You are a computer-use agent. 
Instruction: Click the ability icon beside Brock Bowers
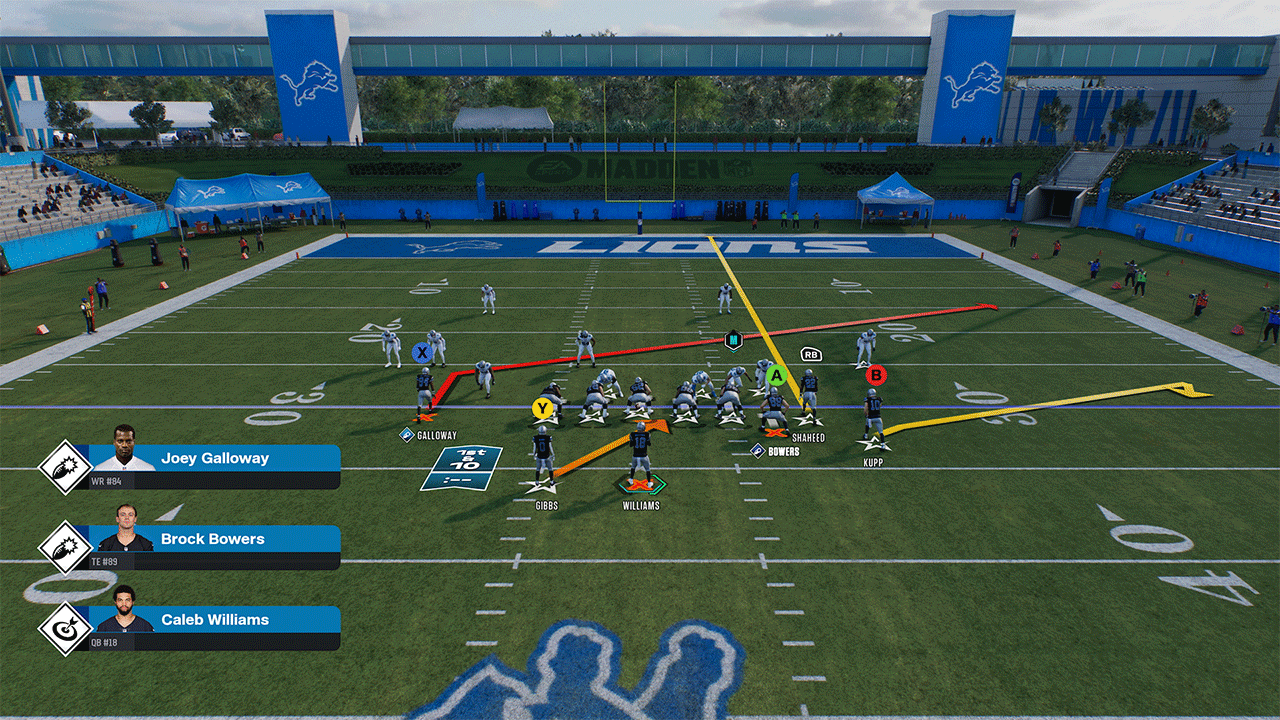click(x=65, y=548)
